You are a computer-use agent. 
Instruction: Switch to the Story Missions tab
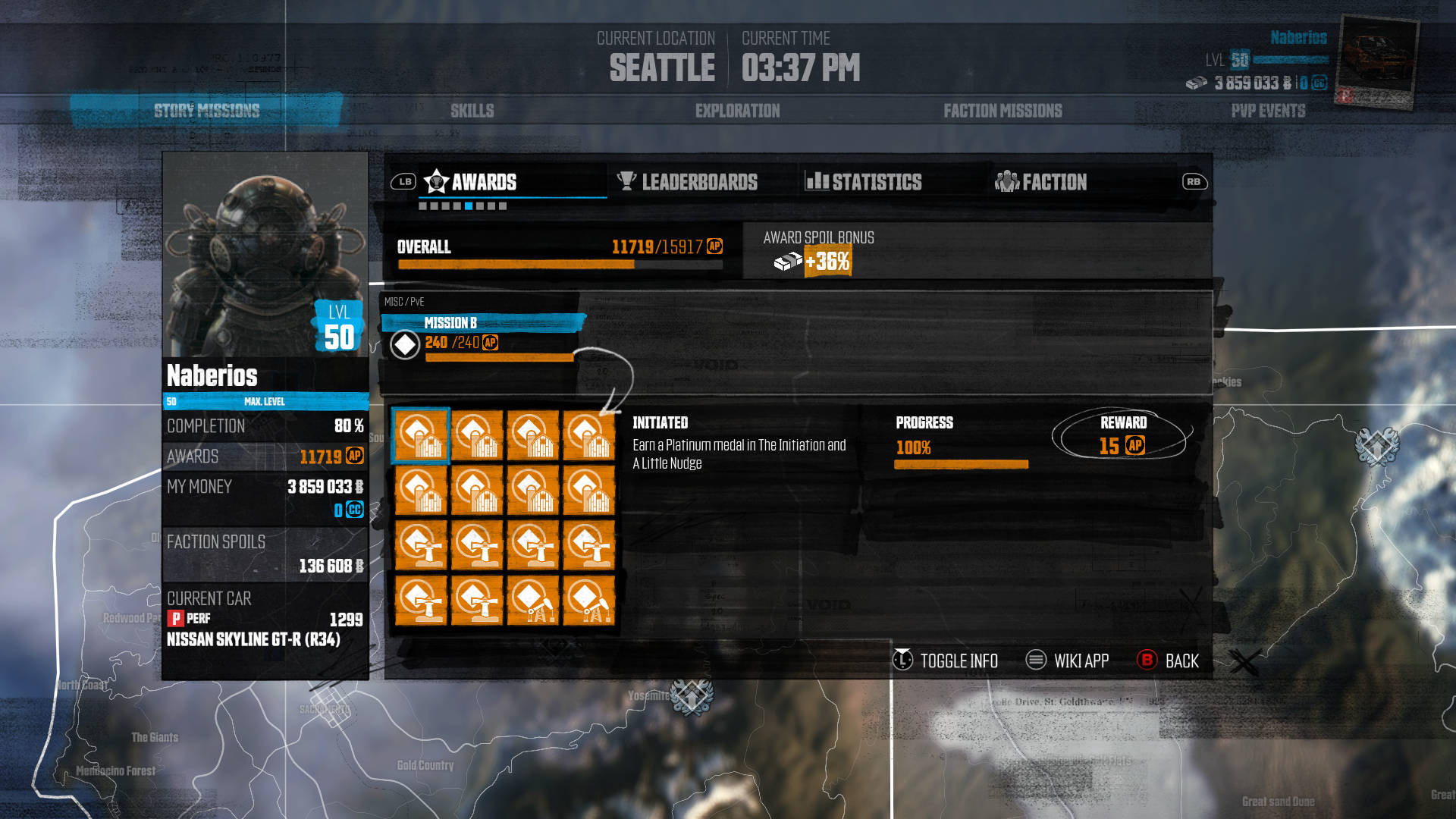pyautogui.click(x=206, y=111)
